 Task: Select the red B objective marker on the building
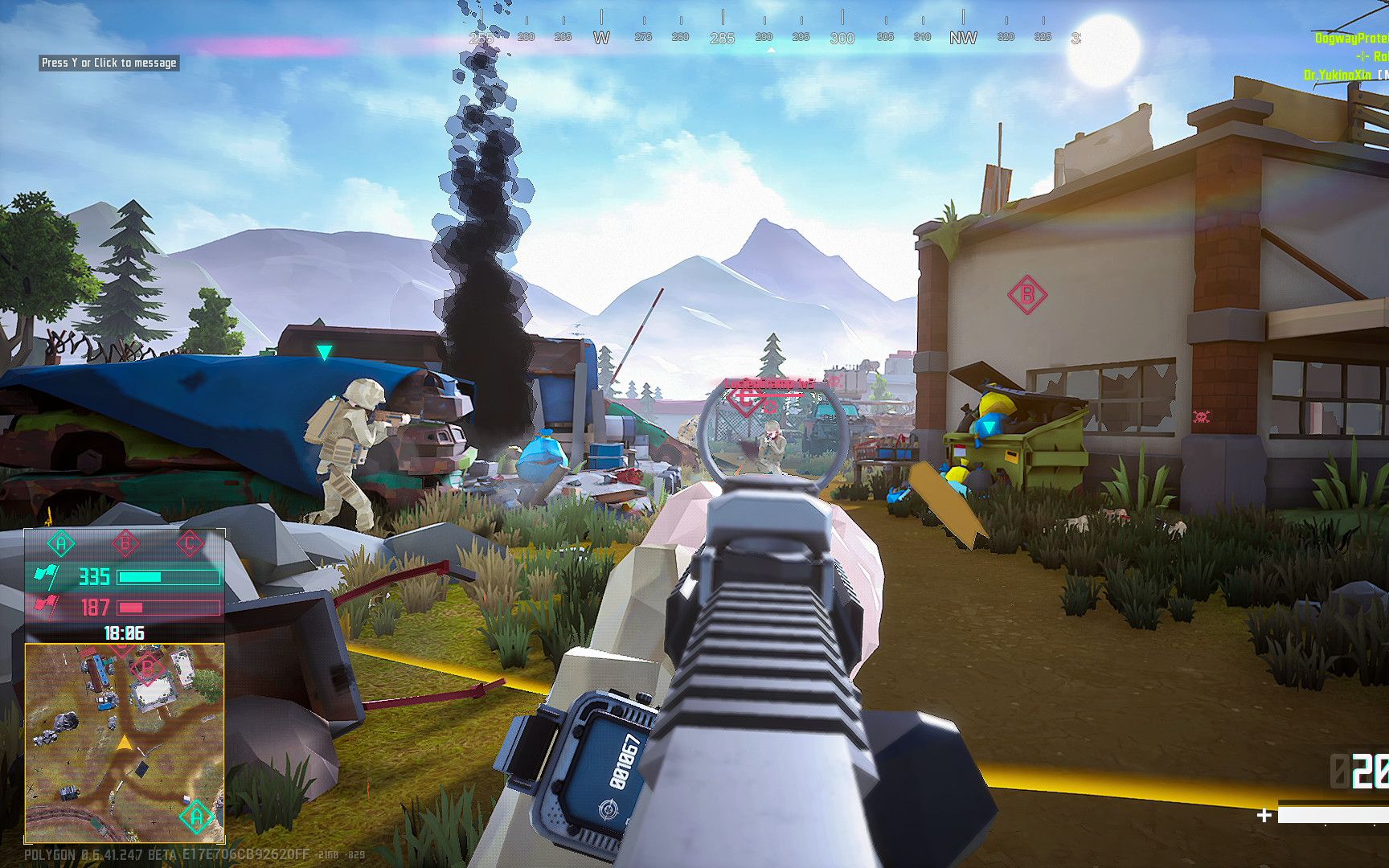coord(1026,295)
